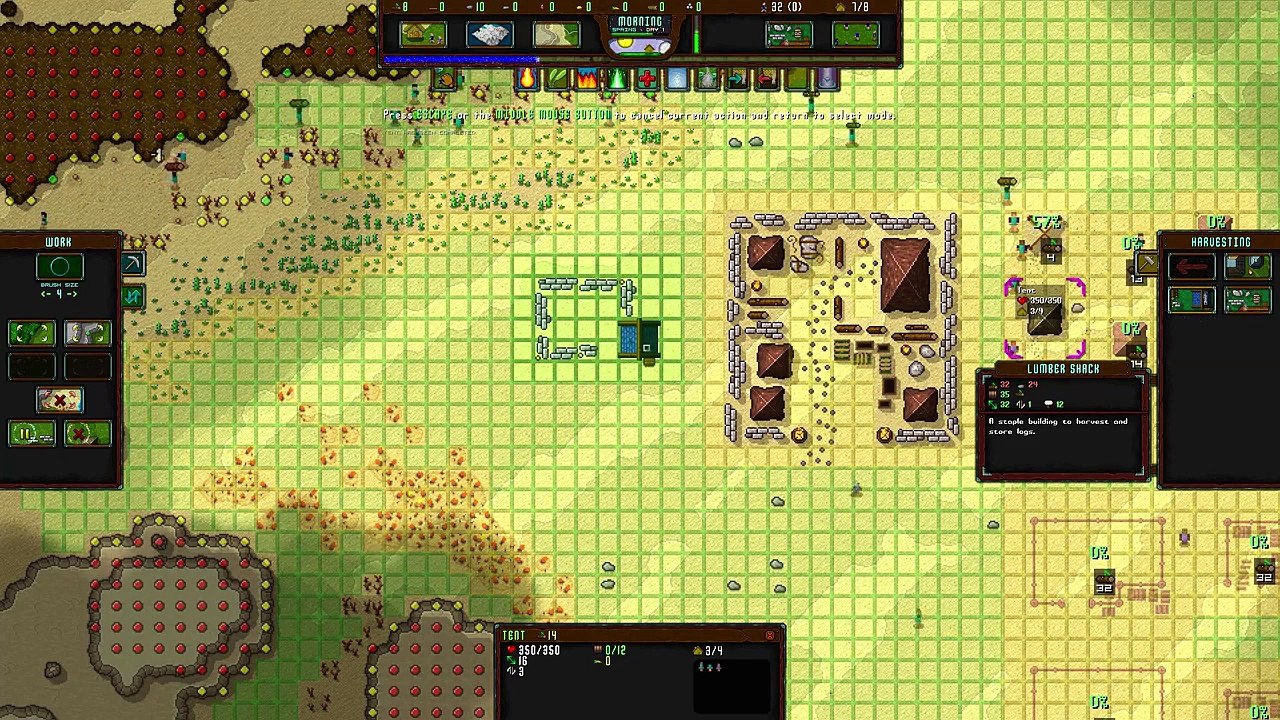Image resolution: width=1280 pixels, height=720 pixels.
Task: Increase the brush size with right arrow
Action: 73,294
